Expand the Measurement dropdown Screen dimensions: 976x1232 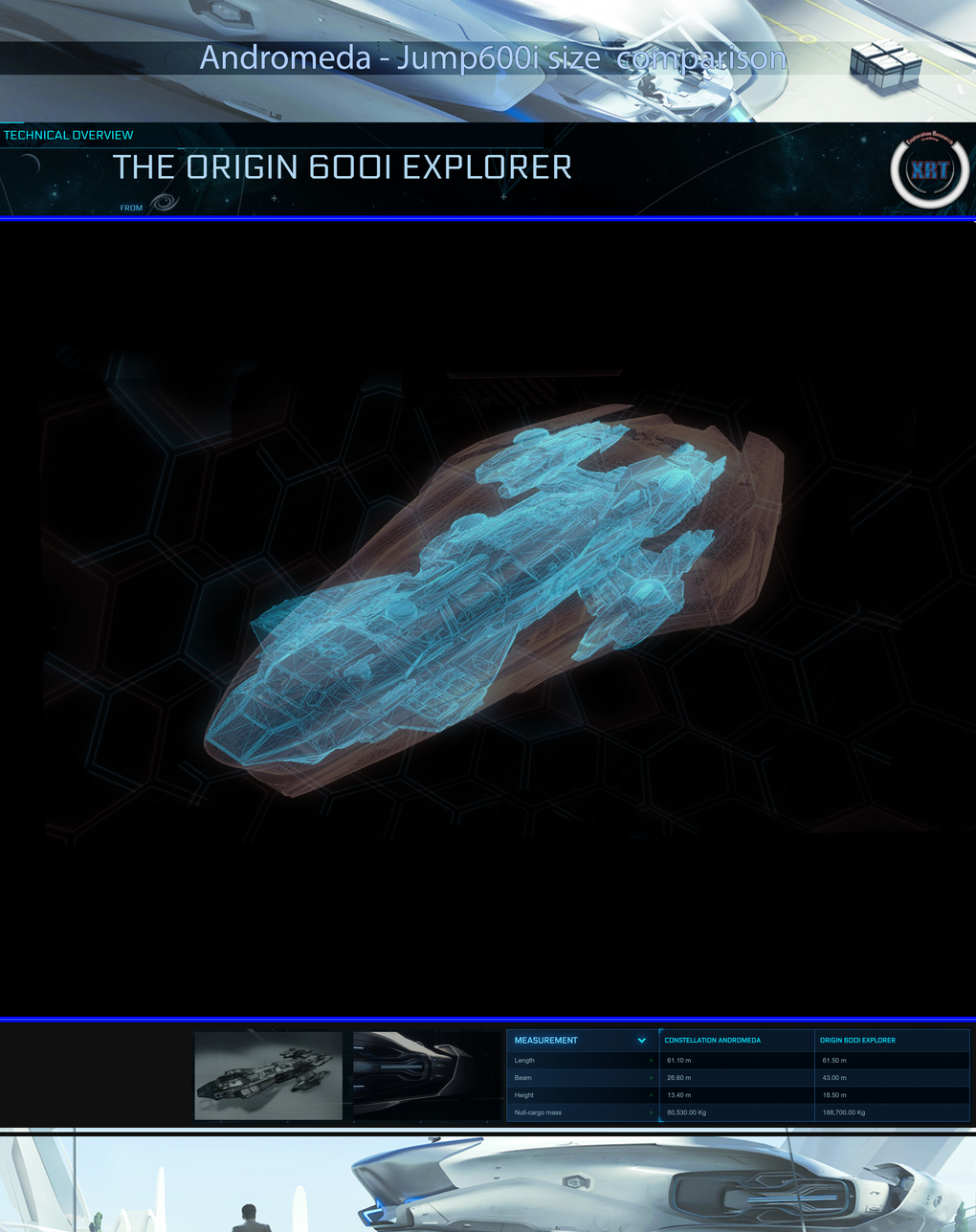641,1041
